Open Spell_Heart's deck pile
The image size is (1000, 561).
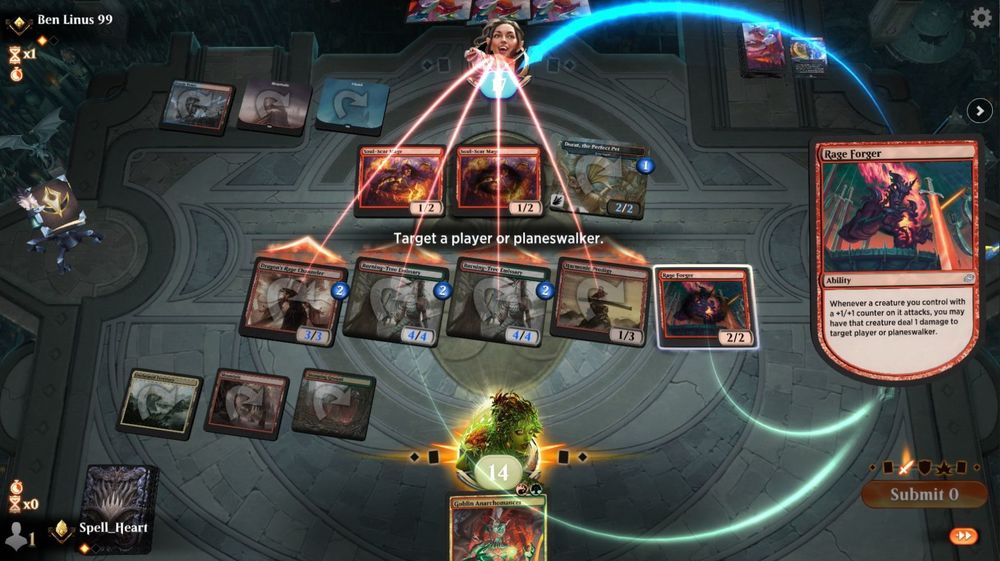(x=122, y=497)
